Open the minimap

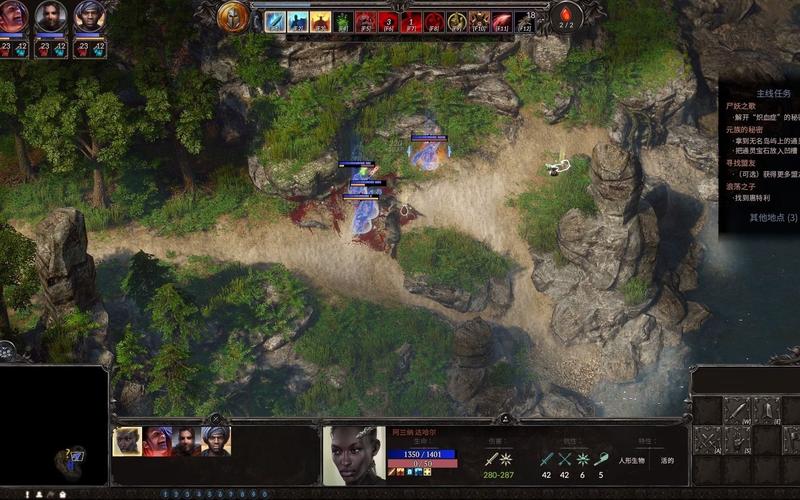(54, 425)
